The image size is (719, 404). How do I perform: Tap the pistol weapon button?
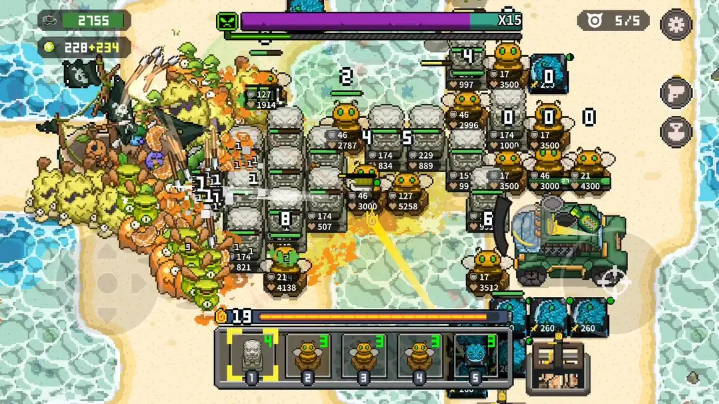tap(677, 92)
